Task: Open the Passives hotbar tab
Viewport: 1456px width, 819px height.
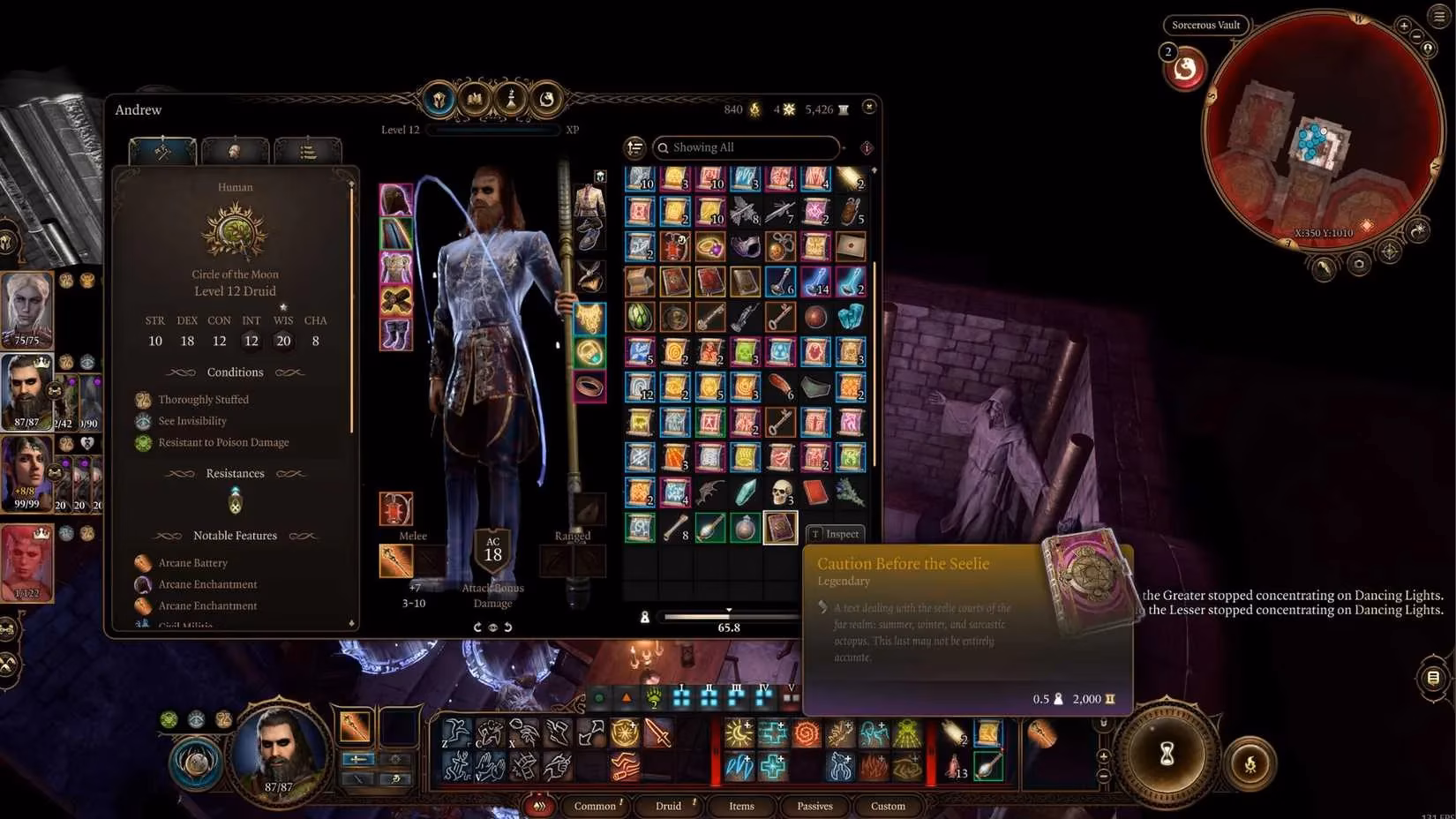Action: pyautogui.click(x=814, y=806)
